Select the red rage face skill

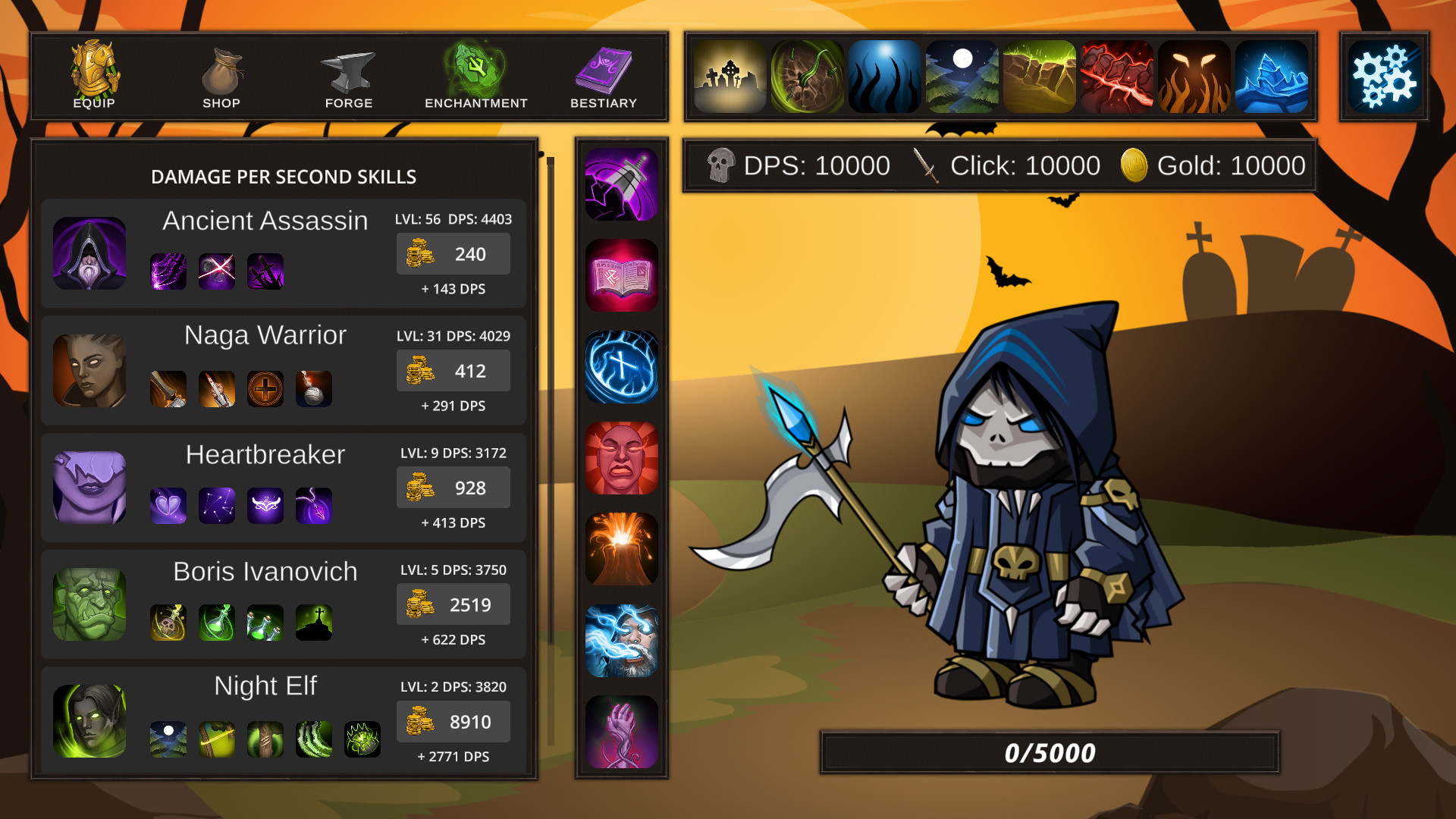621,459
